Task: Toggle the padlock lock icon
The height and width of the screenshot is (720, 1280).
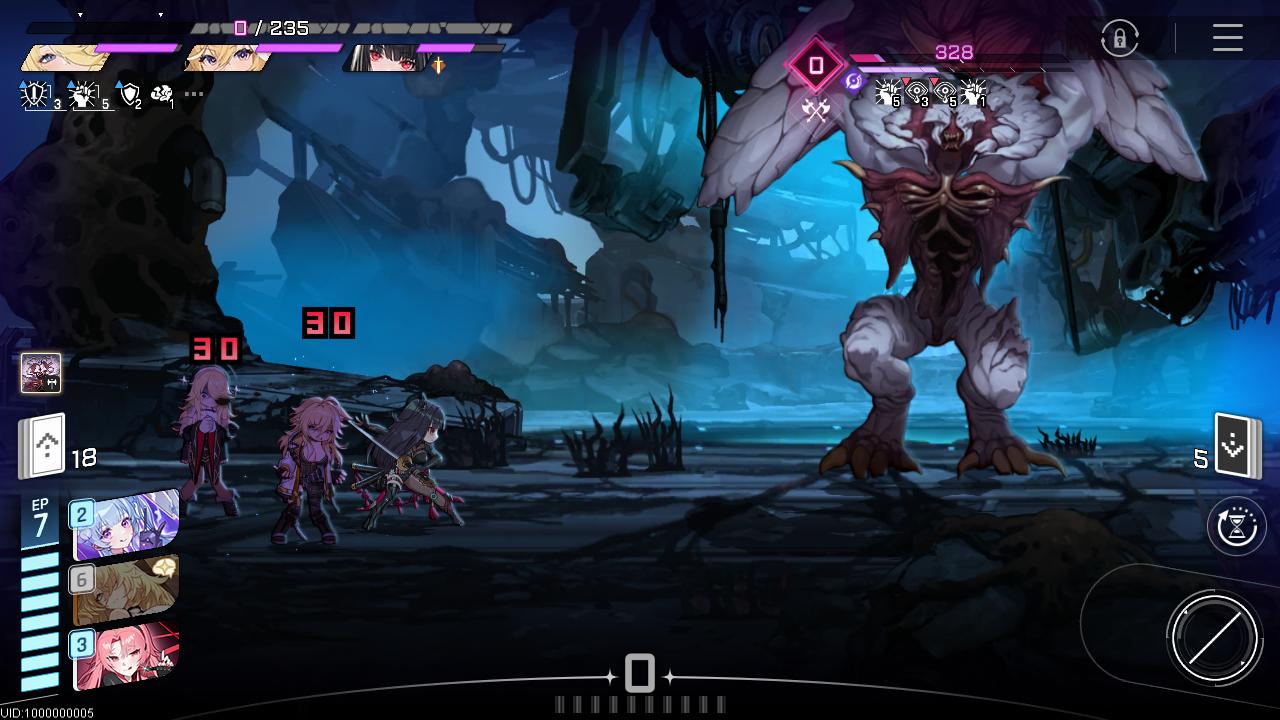Action: pyautogui.click(x=1119, y=39)
